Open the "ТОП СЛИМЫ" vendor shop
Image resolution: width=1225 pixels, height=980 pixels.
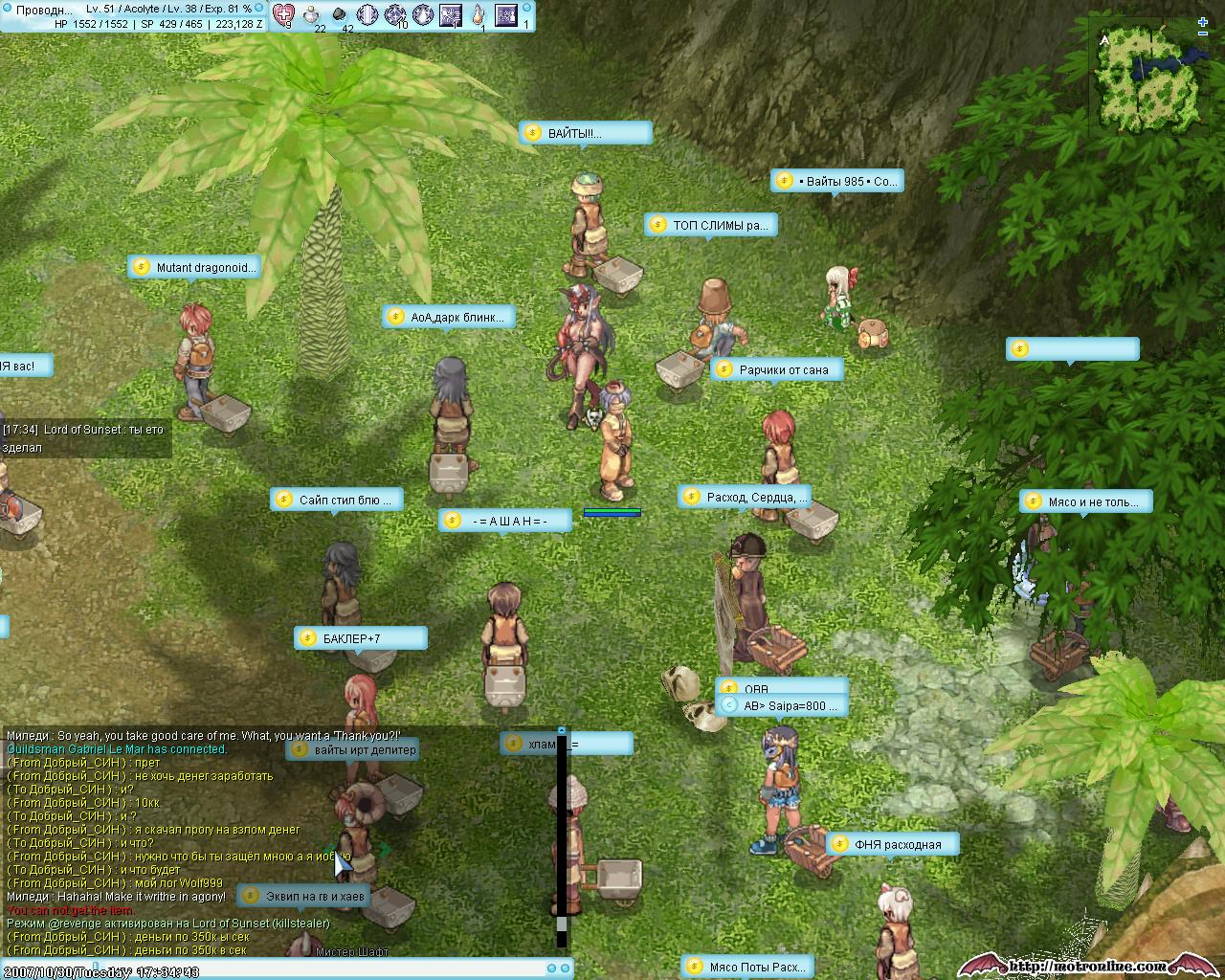point(710,226)
